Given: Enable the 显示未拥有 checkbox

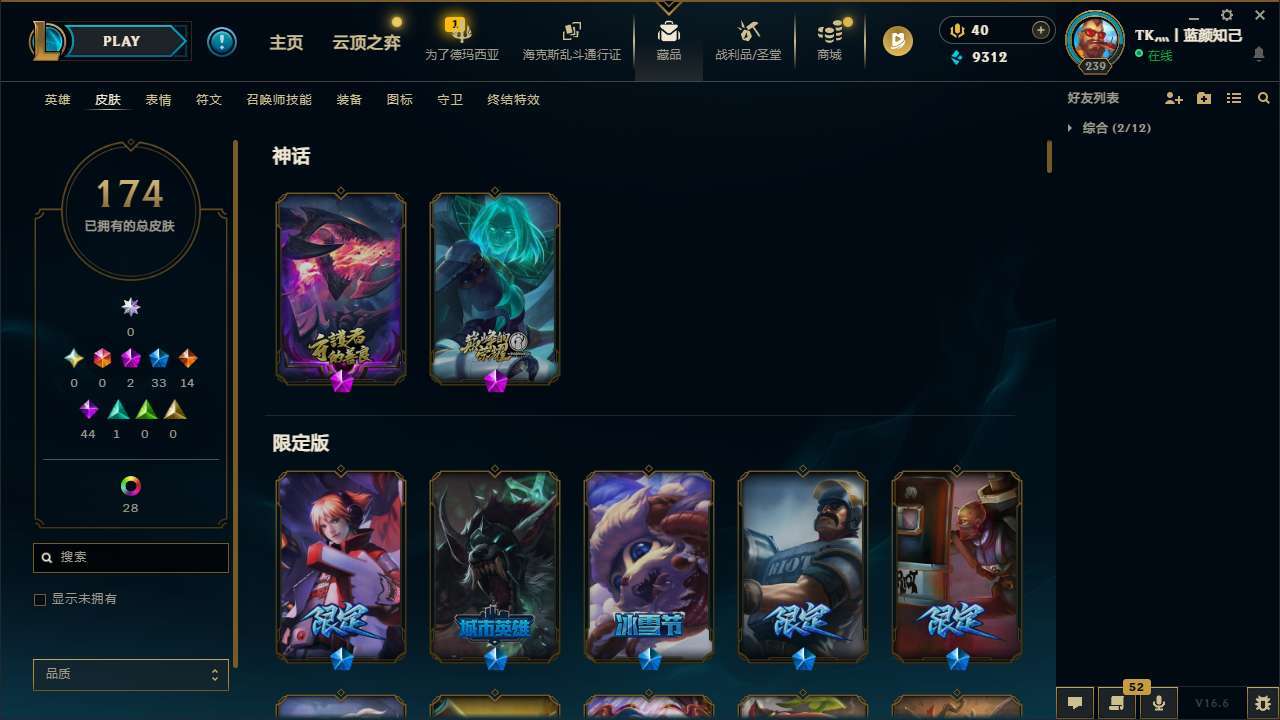Looking at the screenshot, I should point(40,599).
